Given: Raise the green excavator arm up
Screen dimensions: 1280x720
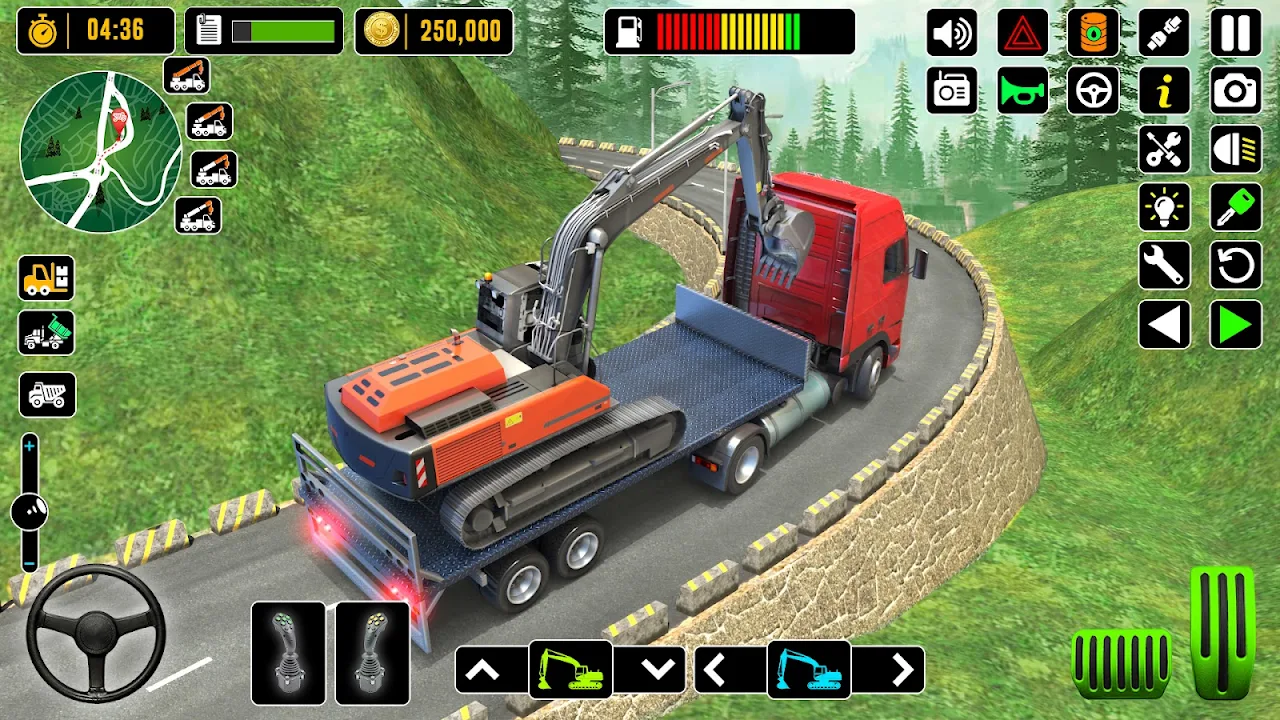Looking at the screenshot, I should 483,671.
